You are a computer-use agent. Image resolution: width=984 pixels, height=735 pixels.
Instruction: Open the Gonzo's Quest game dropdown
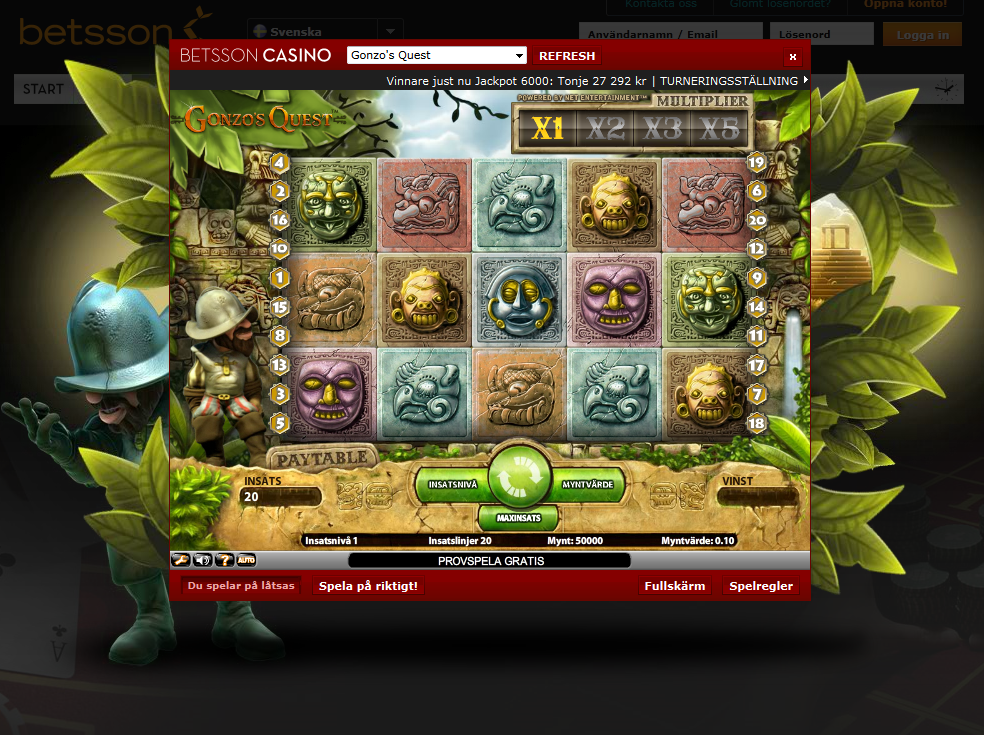[x=437, y=56]
